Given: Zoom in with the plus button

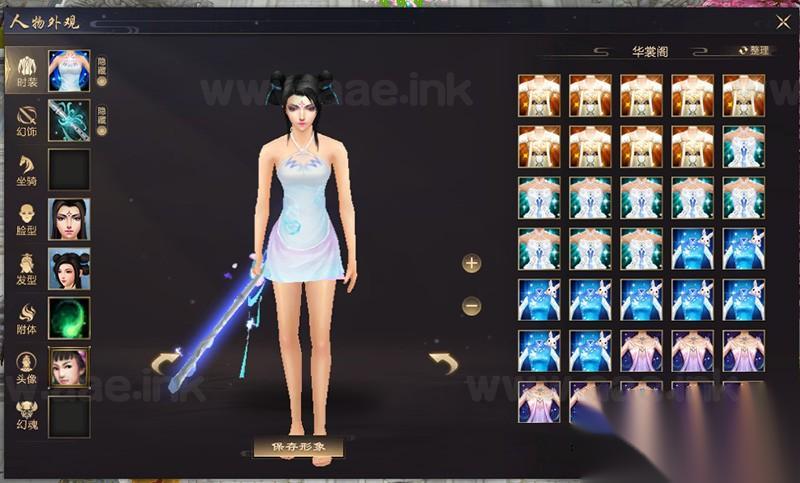Looking at the screenshot, I should click(x=472, y=263).
